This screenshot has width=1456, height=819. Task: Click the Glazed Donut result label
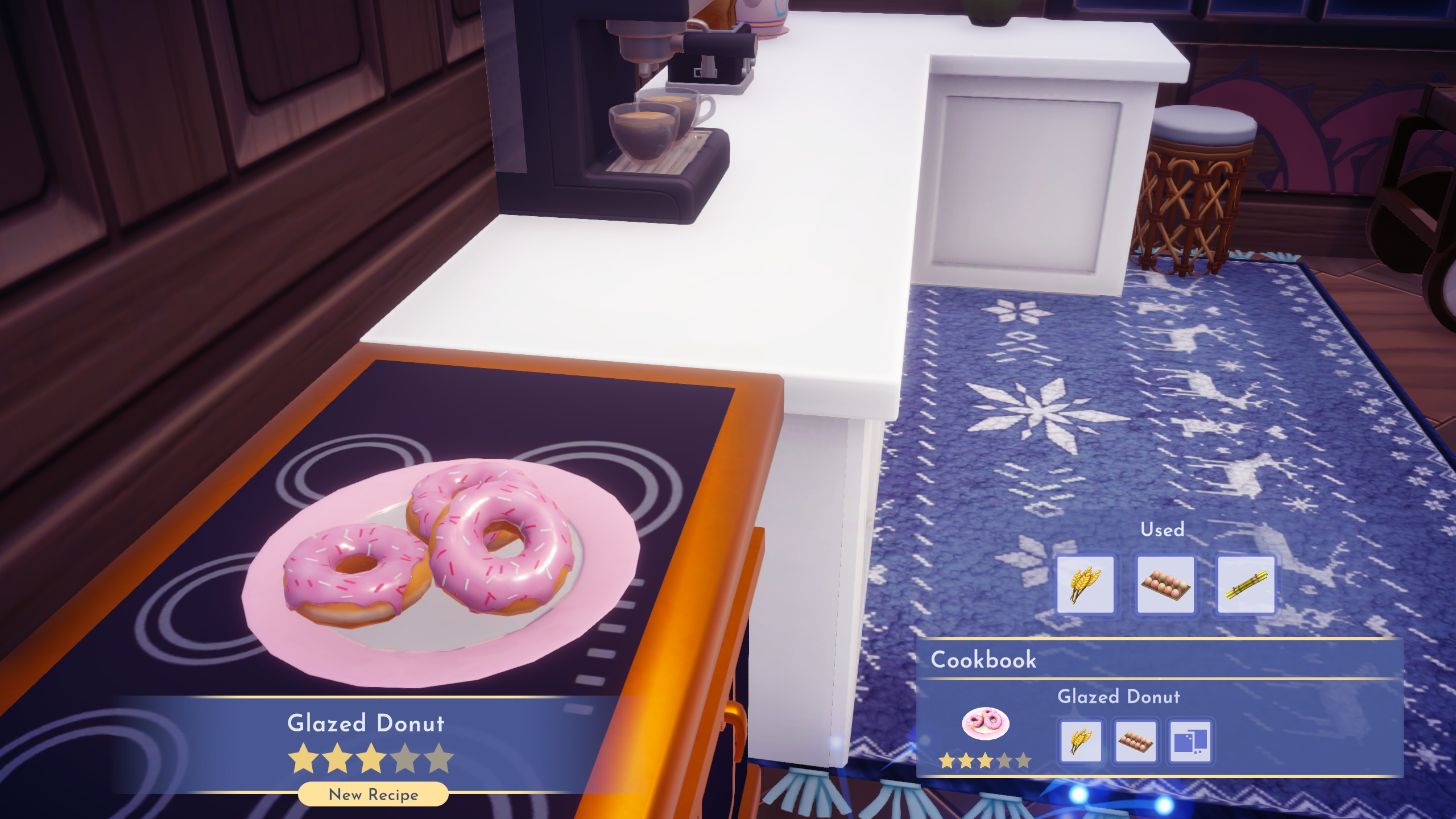[x=367, y=723]
